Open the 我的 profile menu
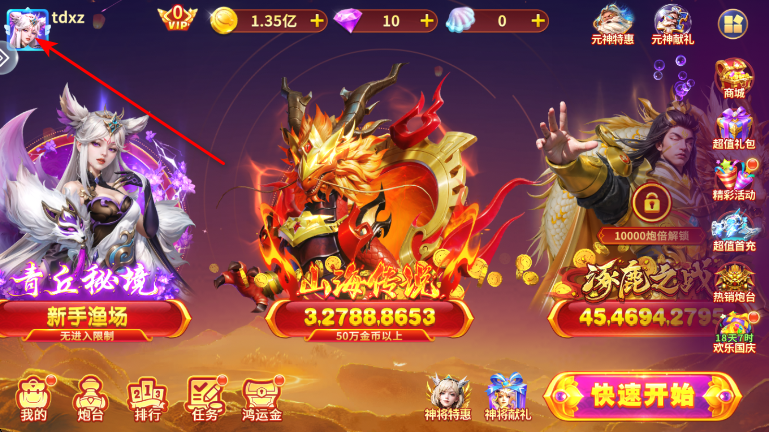Image resolution: width=769 pixels, height=432 pixels. [x=33, y=398]
